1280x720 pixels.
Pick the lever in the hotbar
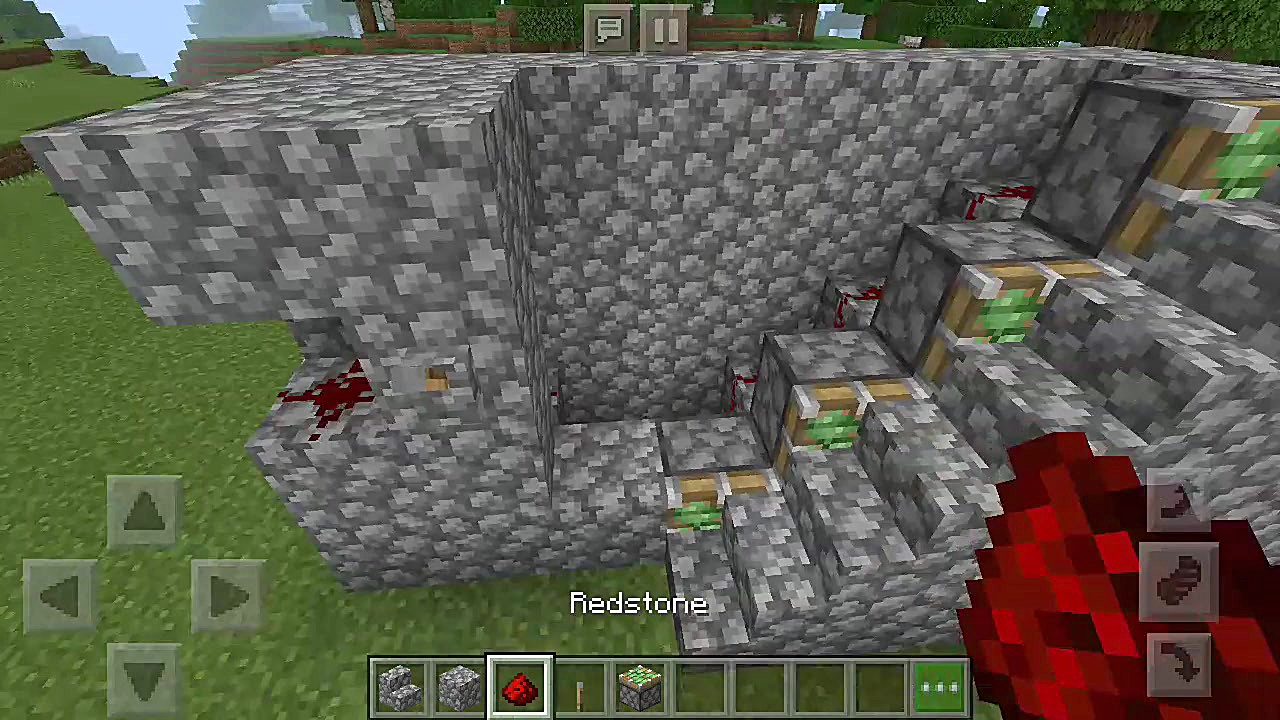point(580,688)
